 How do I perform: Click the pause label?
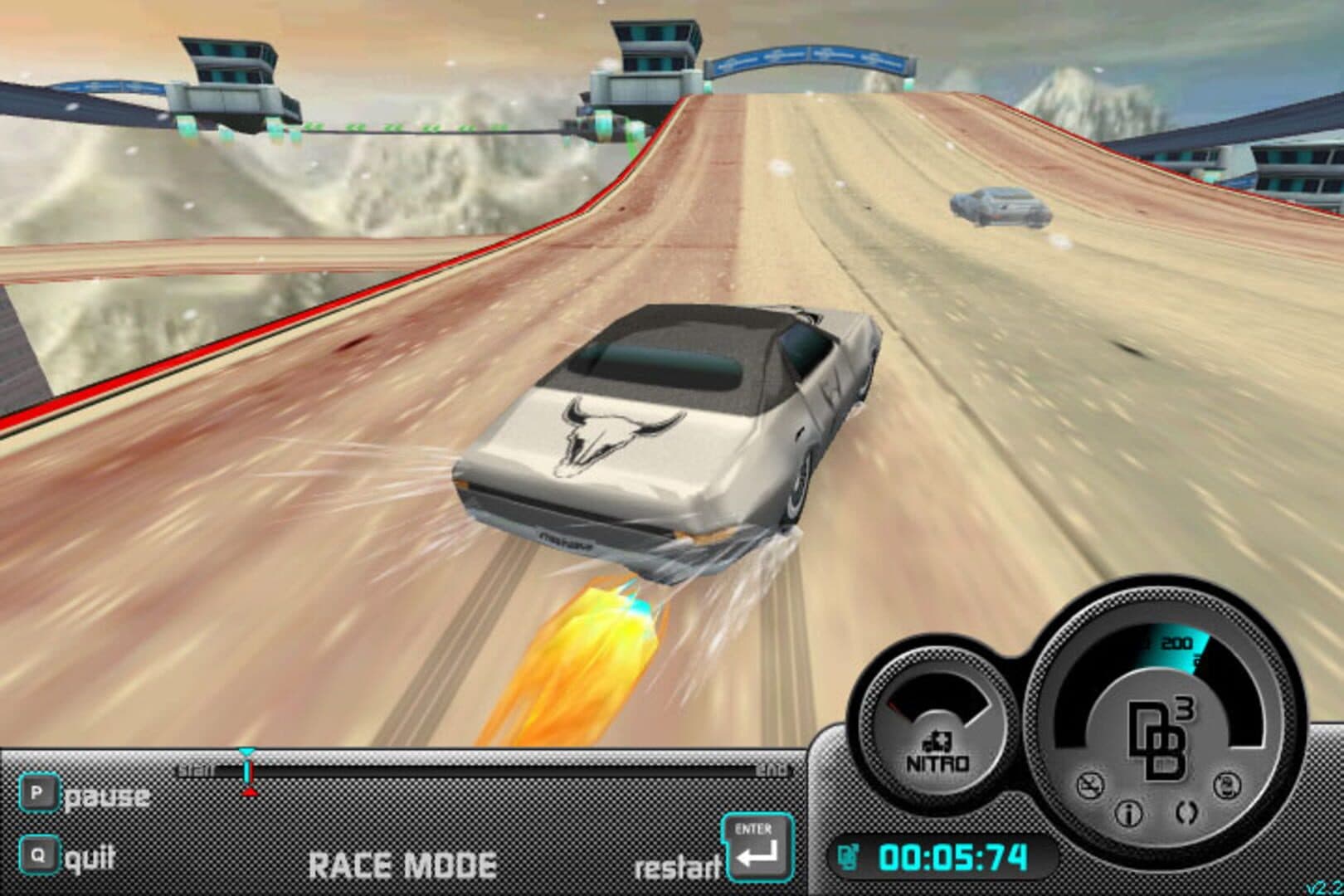107,796
